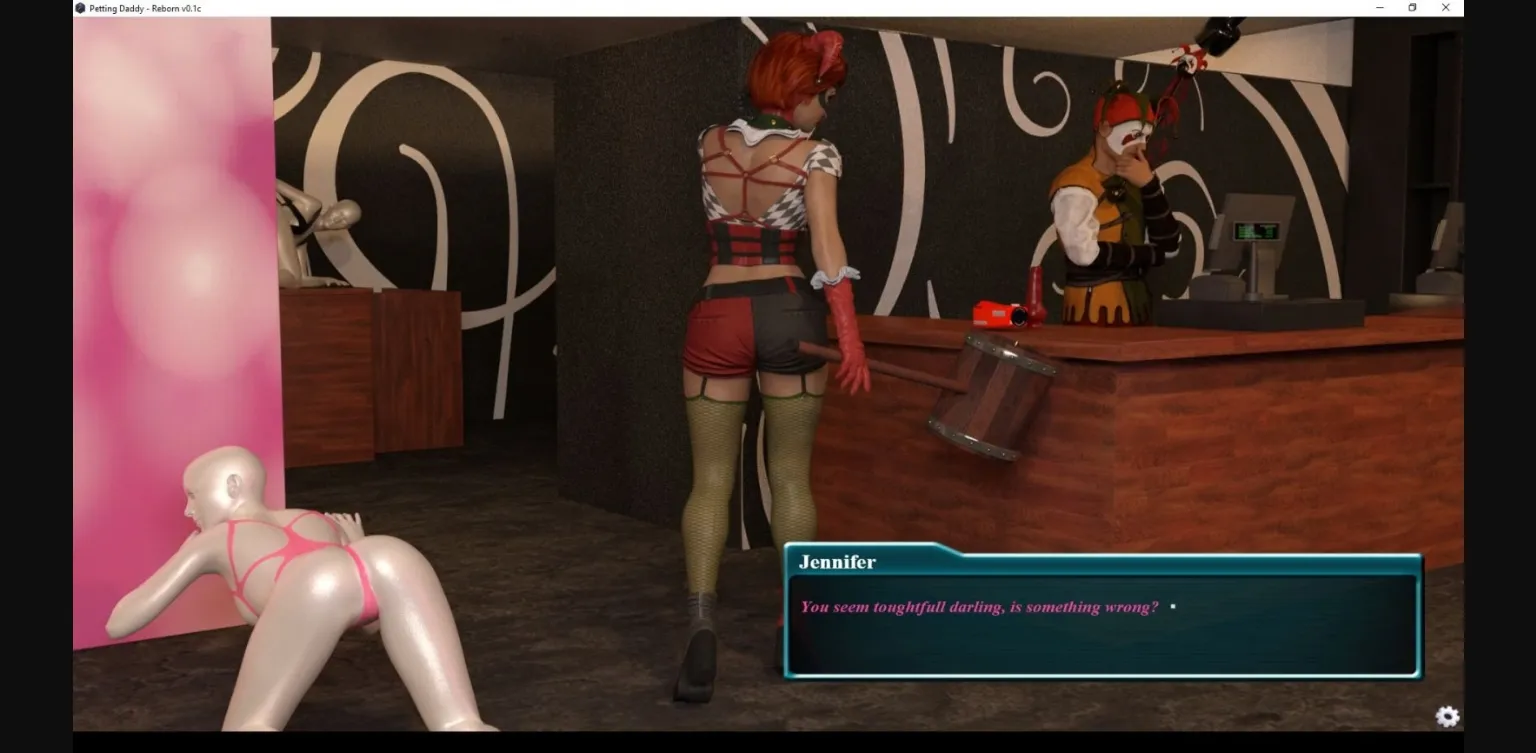Minimize the game window

1379,7
